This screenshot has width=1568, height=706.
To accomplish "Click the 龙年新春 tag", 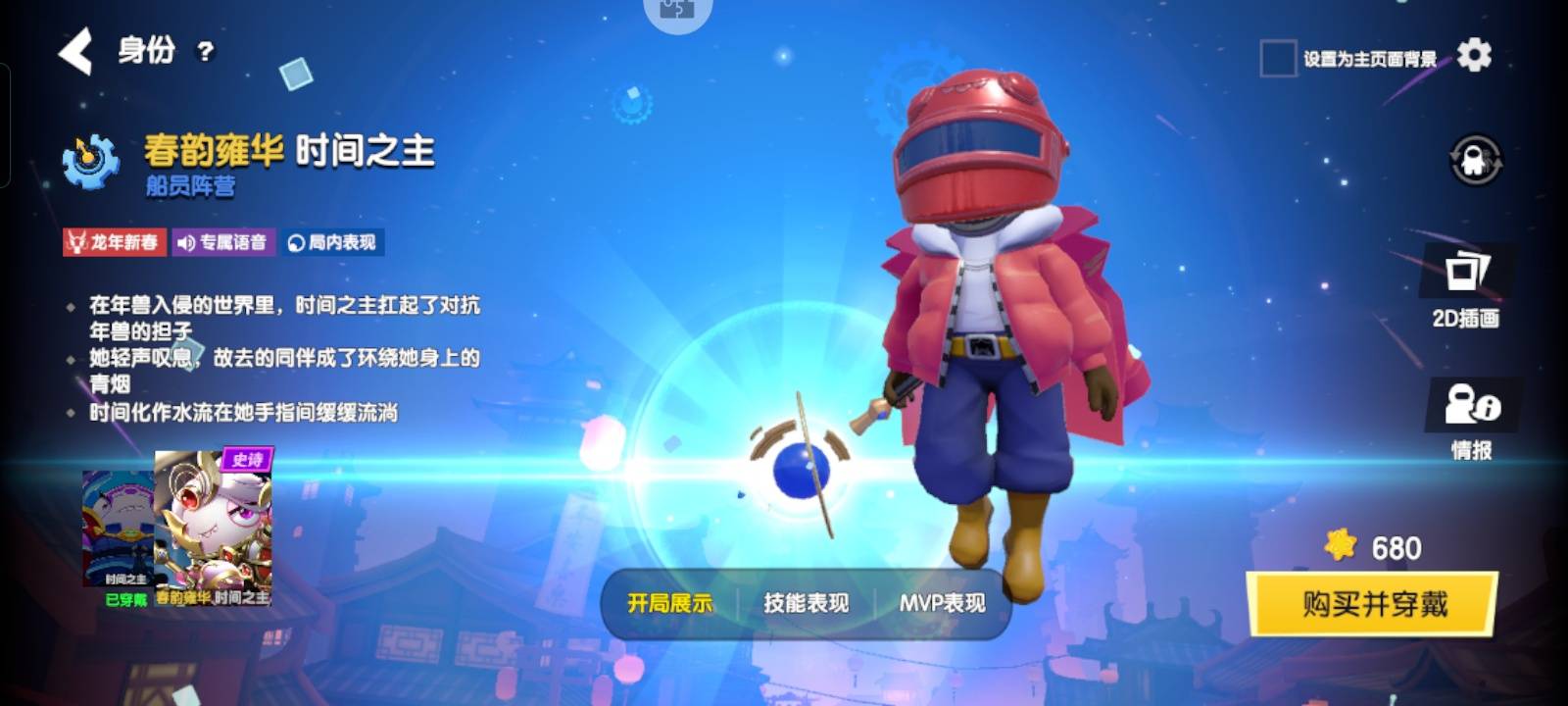I will [115, 242].
